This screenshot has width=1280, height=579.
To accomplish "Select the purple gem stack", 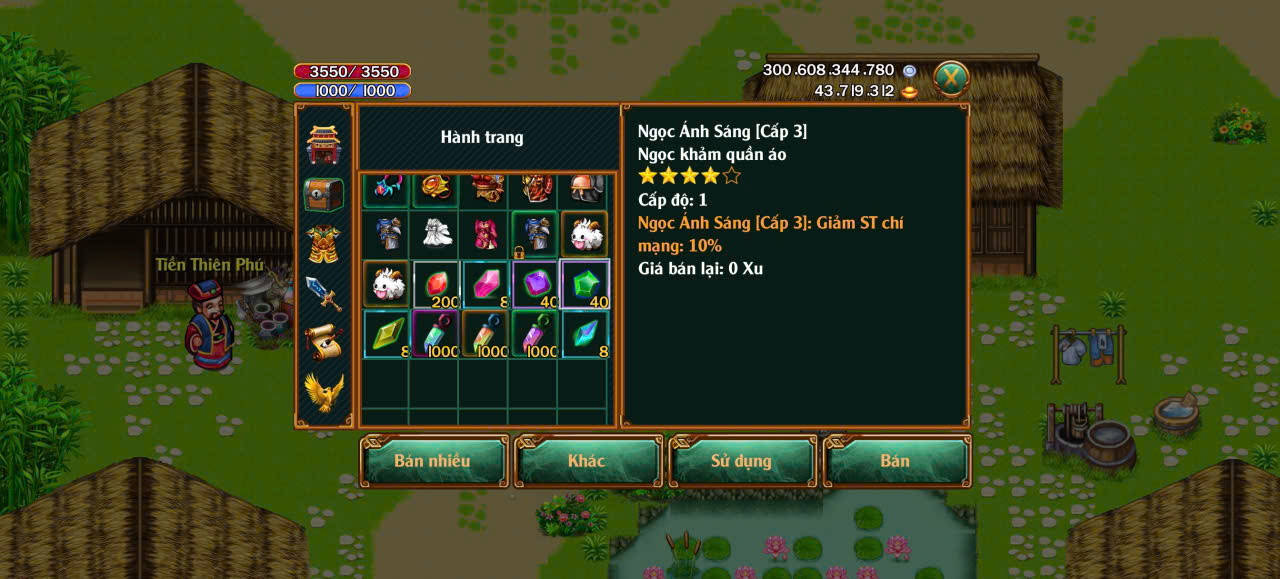I will pos(535,285).
